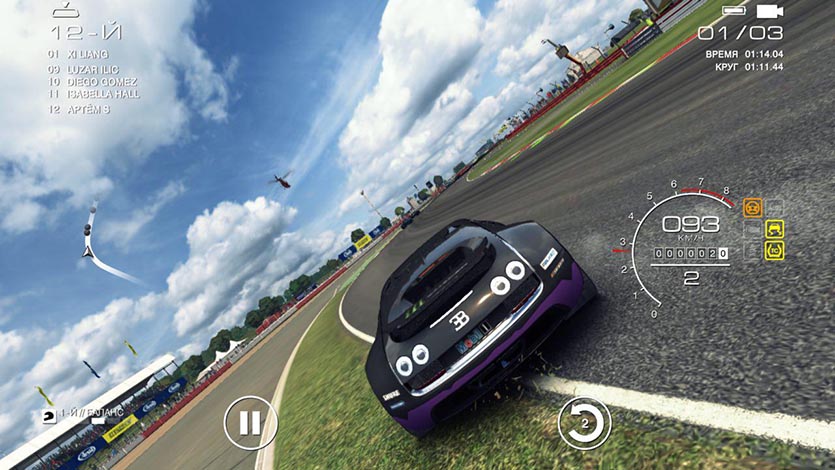
Task: Use the flashback rewind button
Action: click(584, 422)
